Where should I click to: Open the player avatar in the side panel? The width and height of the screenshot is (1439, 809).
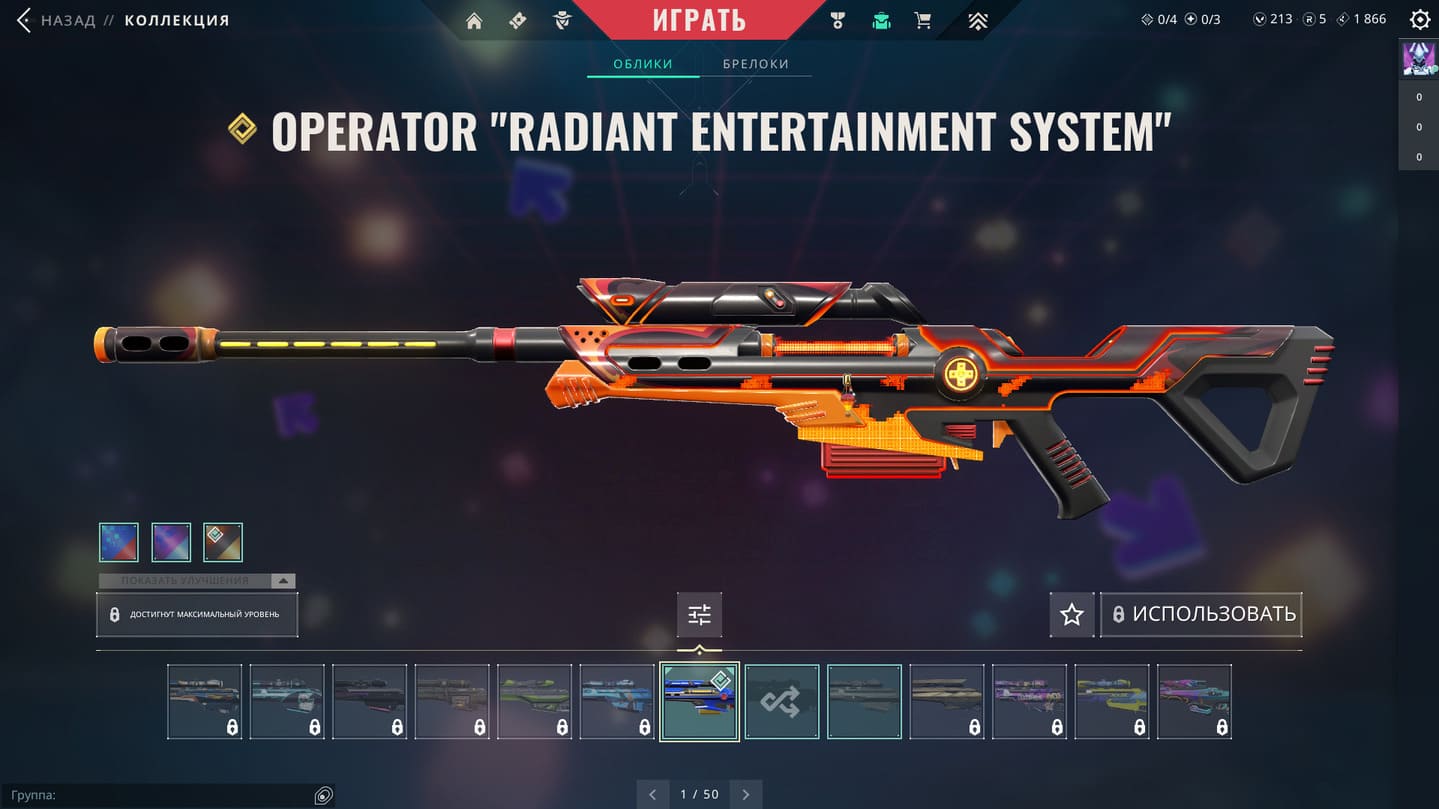point(1419,59)
